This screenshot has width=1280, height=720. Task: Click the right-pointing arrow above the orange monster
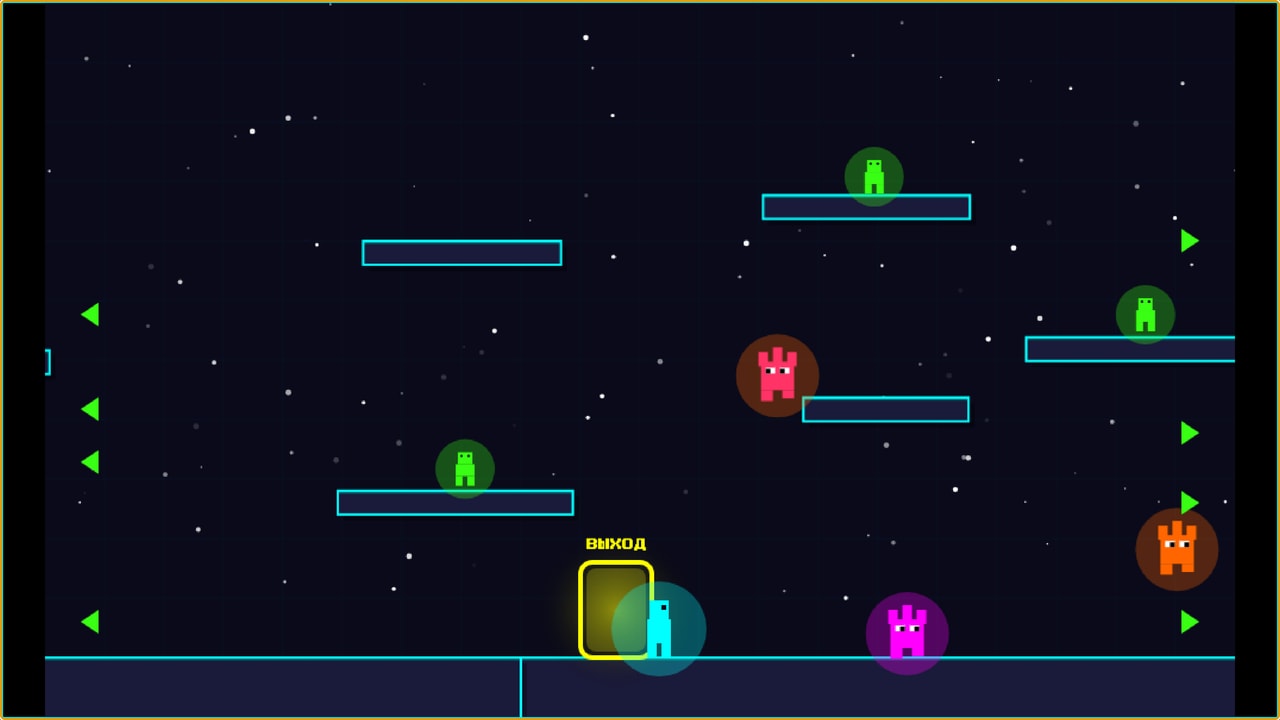(x=1188, y=501)
